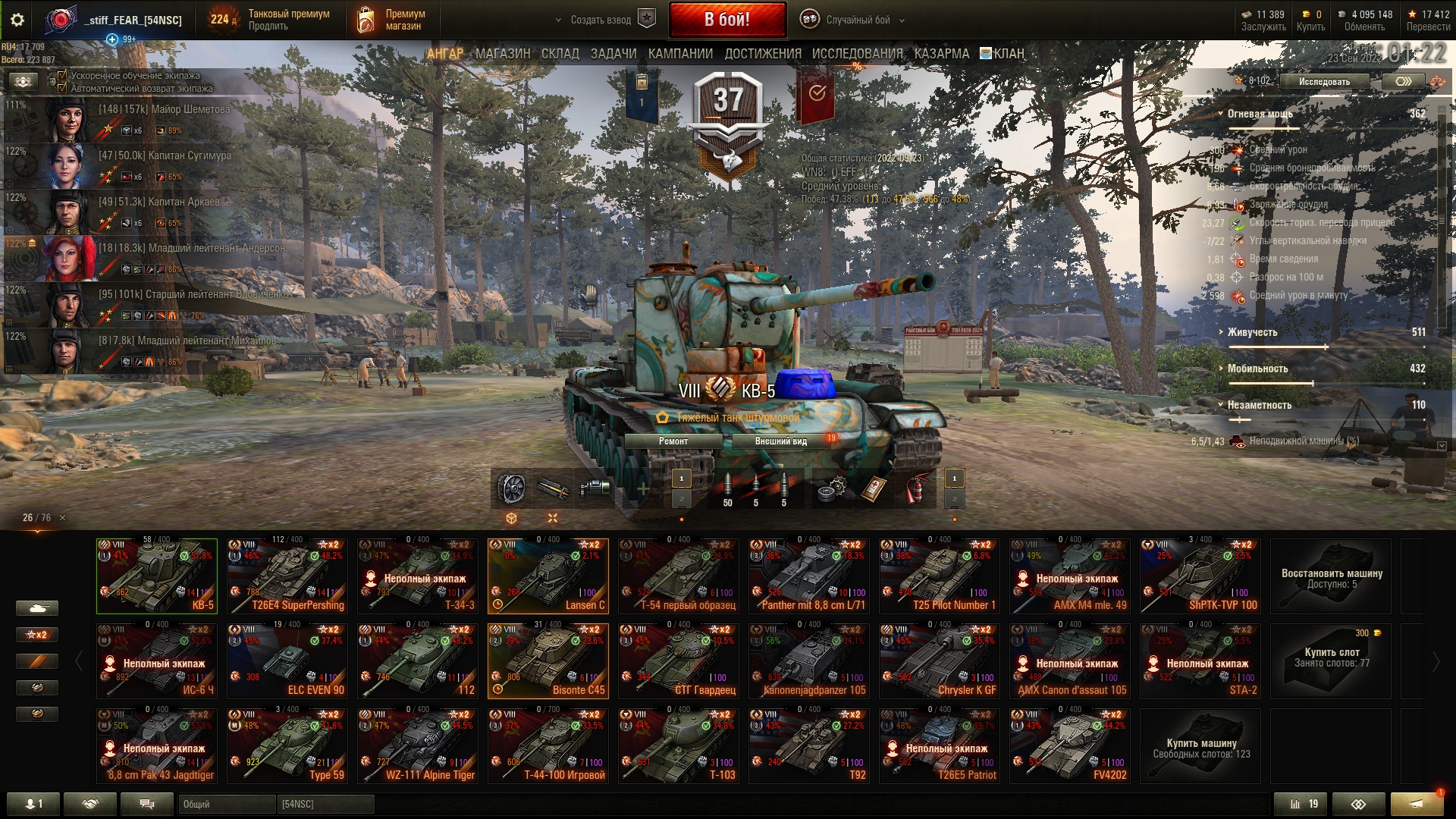
Task: Open the Случайный бой mode dropdown
Action: tap(857, 20)
